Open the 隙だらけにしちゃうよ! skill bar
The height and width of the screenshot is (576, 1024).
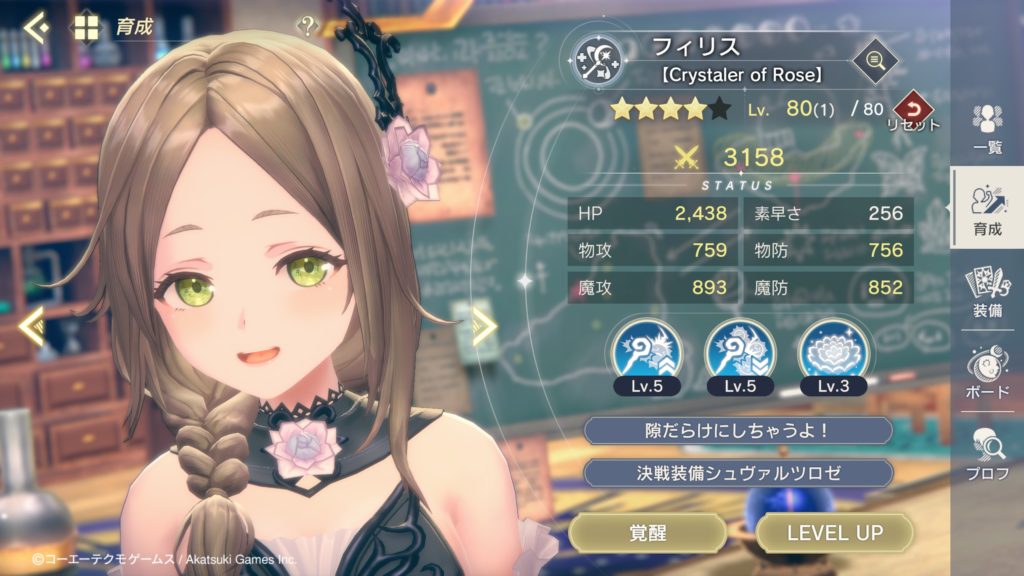point(737,431)
